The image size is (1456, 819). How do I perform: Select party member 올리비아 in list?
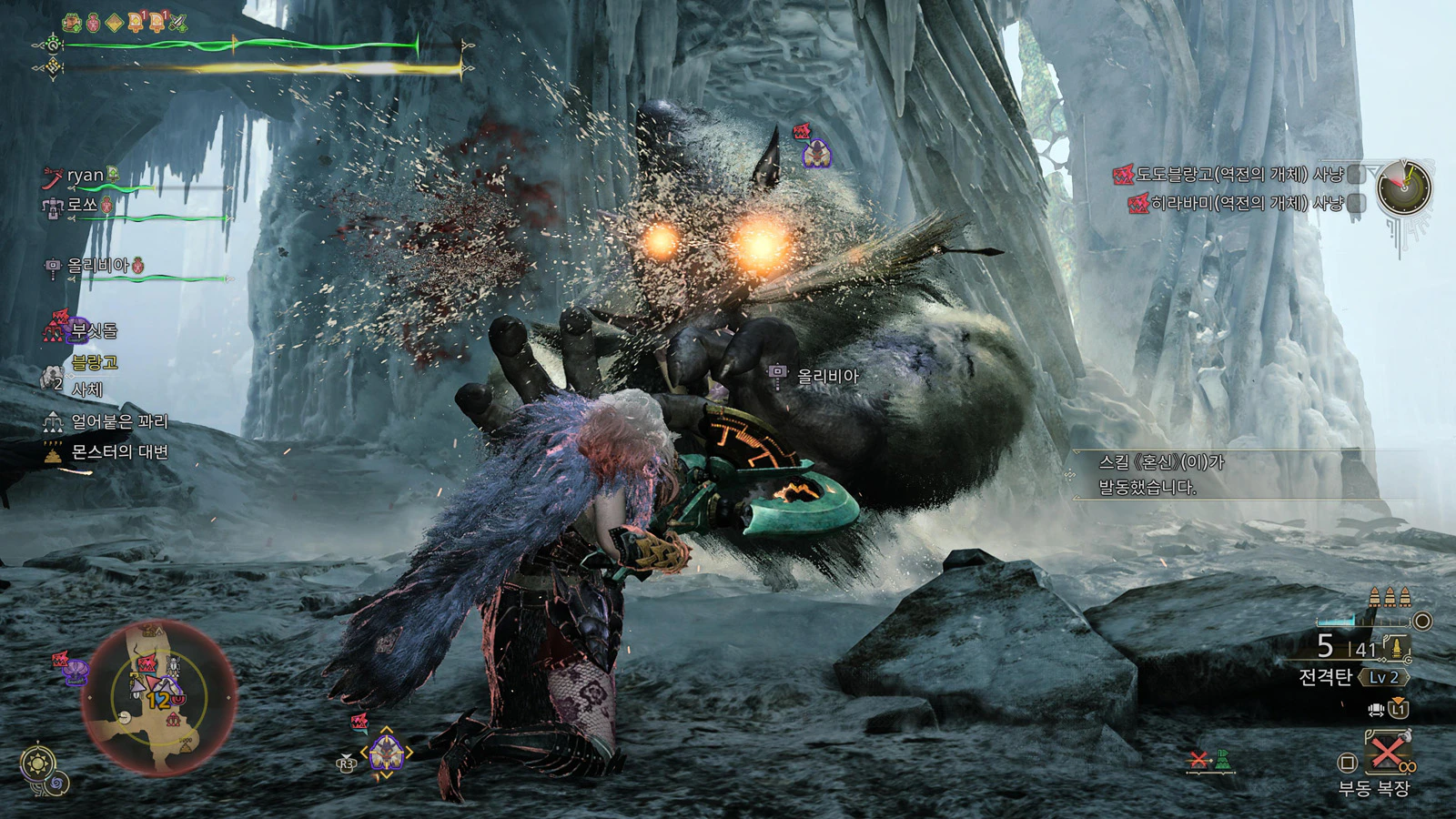[97, 266]
